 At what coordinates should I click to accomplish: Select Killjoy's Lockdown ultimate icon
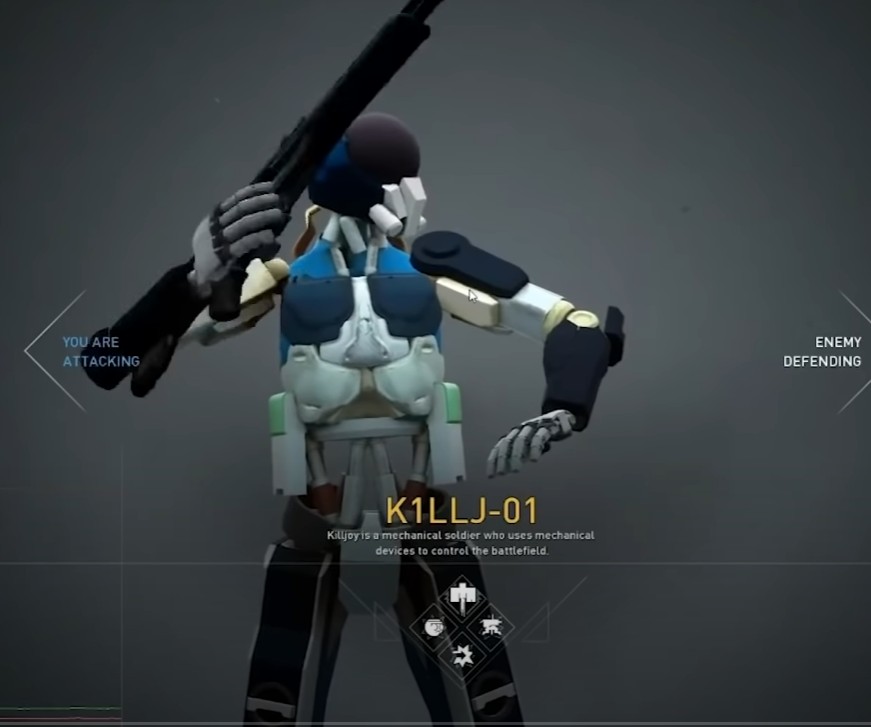(x=462, y=597)
